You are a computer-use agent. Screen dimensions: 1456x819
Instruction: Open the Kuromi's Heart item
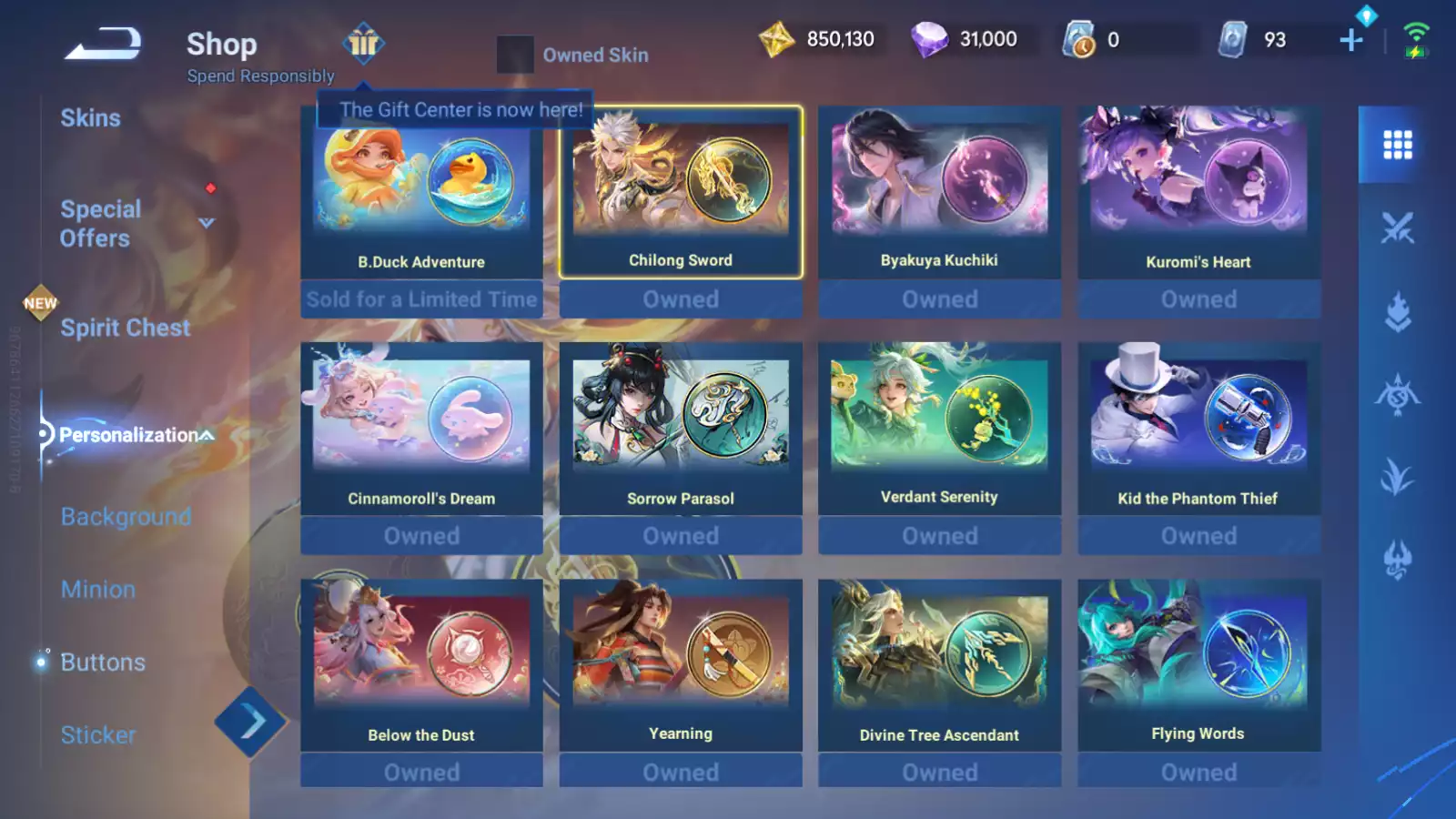(1198, 193)
